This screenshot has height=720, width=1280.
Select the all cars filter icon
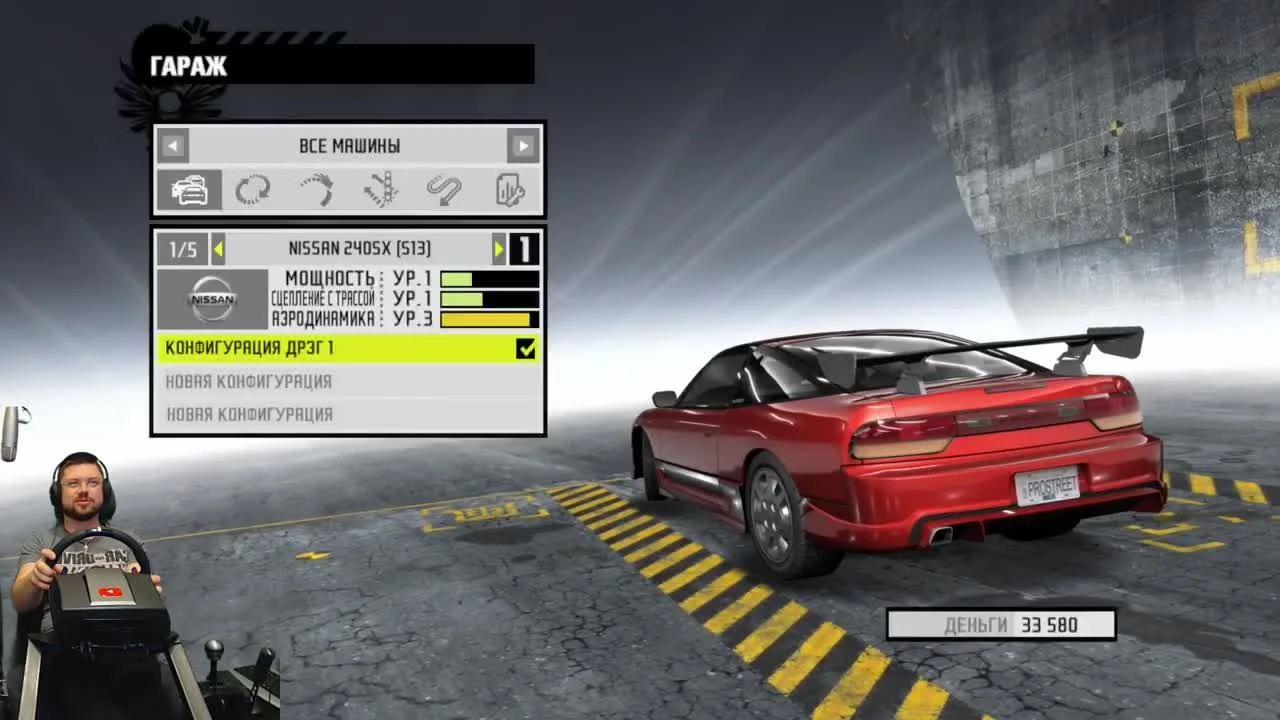(x=189, y=190)
